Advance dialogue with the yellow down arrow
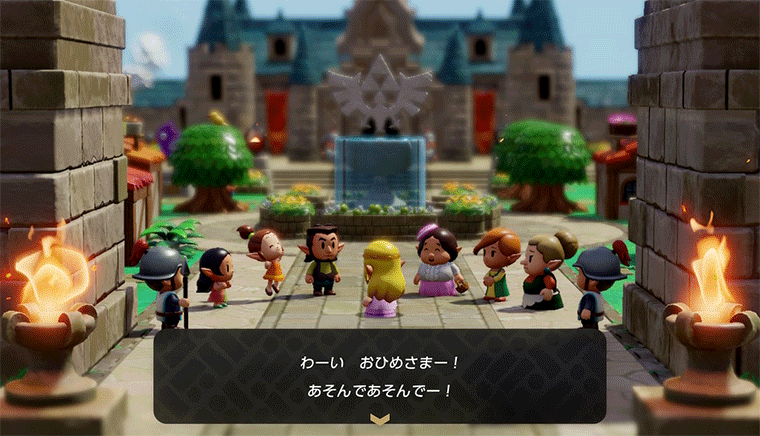This screenshot has width=760, height=436. (x=379, y=419)
